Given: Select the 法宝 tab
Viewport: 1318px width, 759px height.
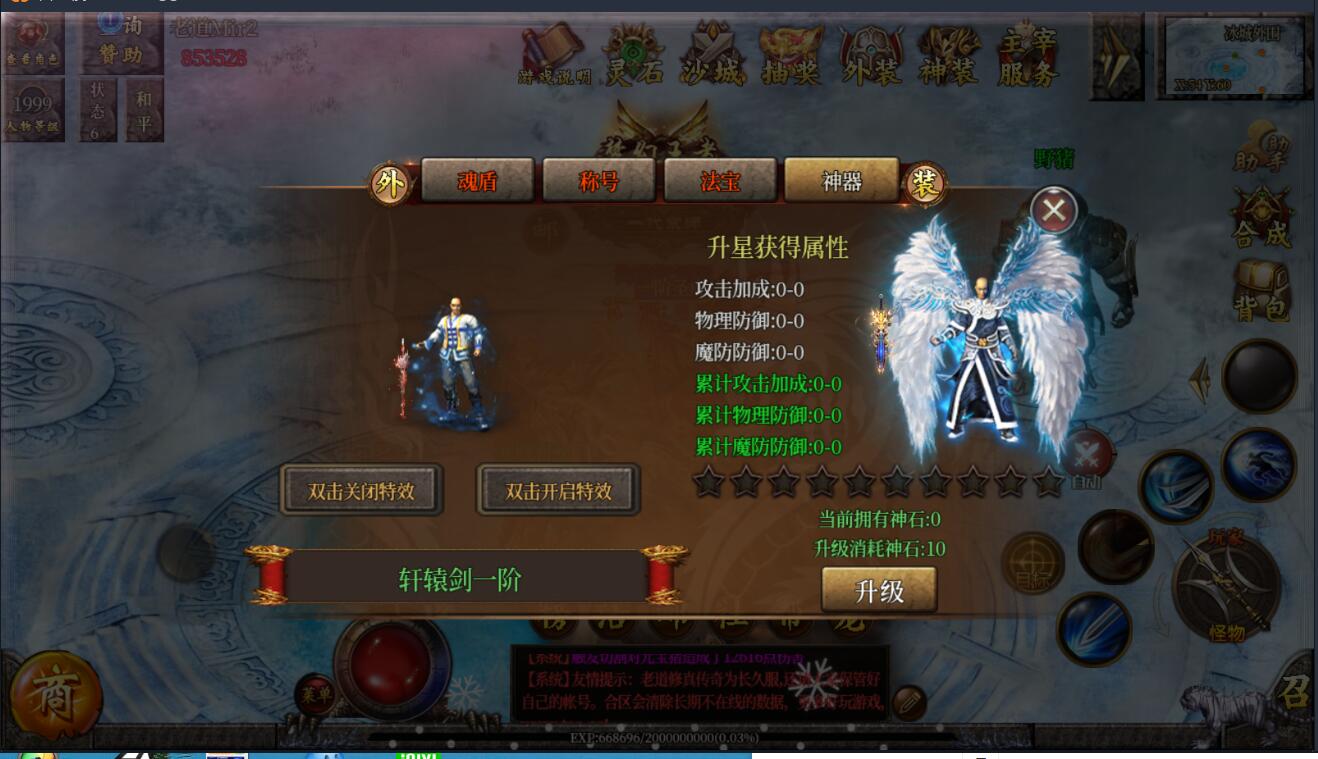Looking at the screenshot, I should tap(720, 181).
